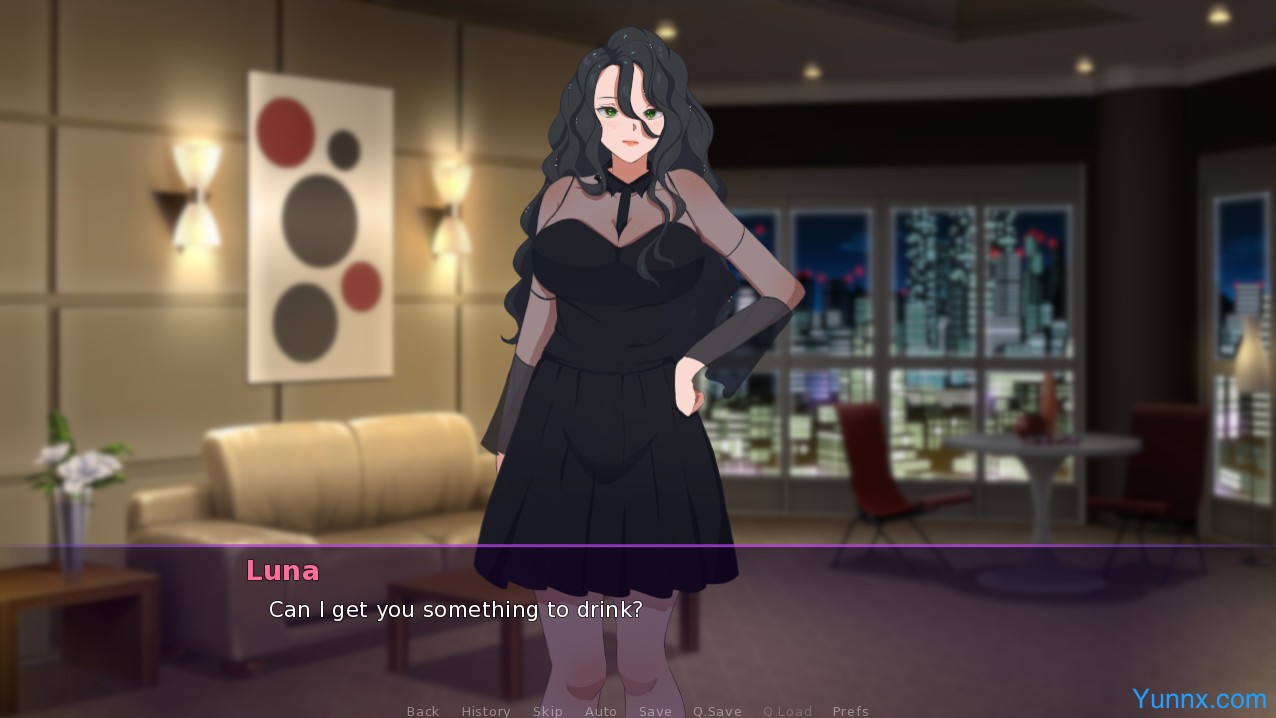Perform a quick save with Q.Save
Screen dimensions: 1276x718
pyautogui.click(x=717, y=711)
